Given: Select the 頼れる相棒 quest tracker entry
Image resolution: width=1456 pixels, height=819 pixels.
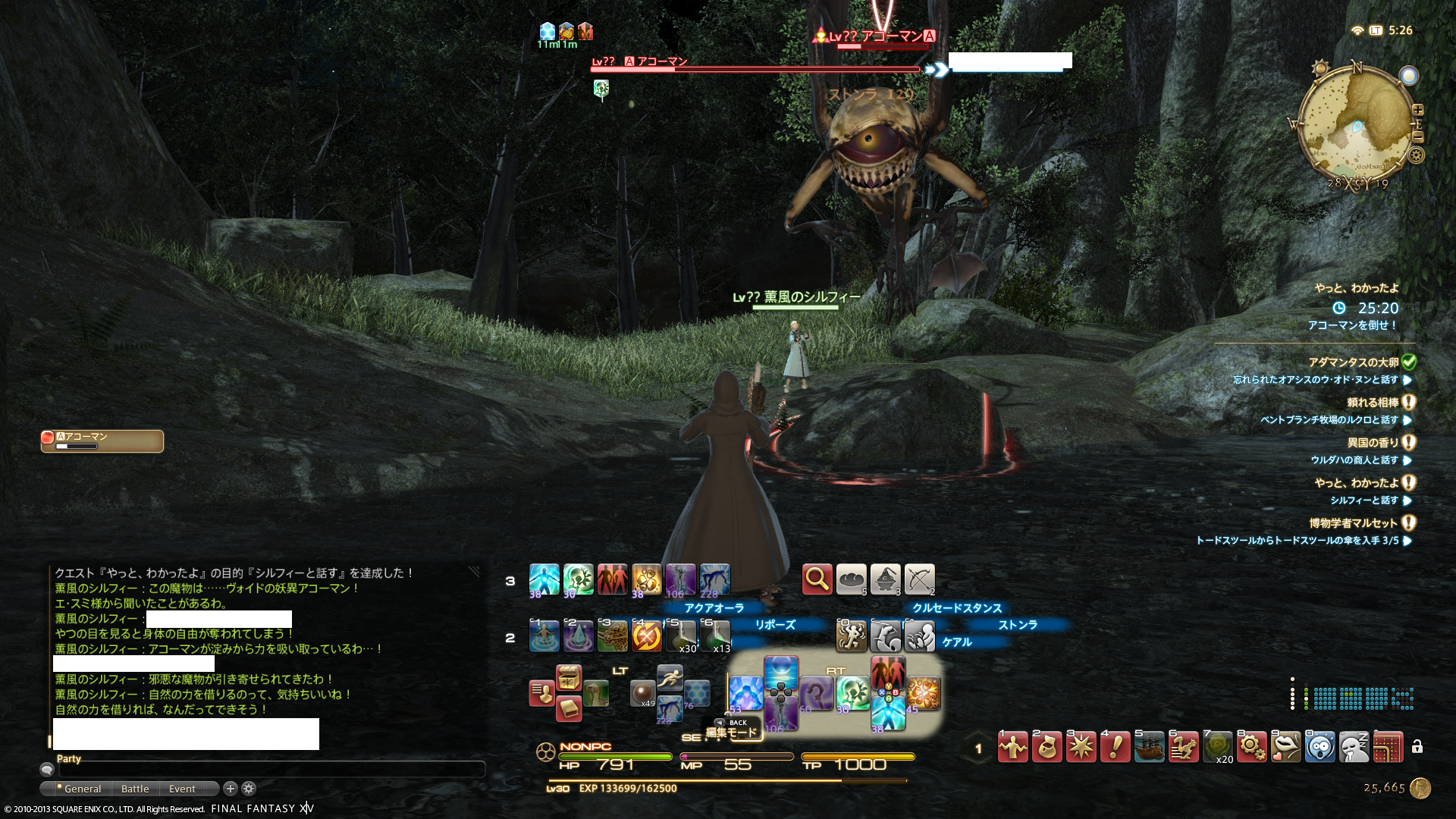Looking at the screenshot, I should 1373,403.
